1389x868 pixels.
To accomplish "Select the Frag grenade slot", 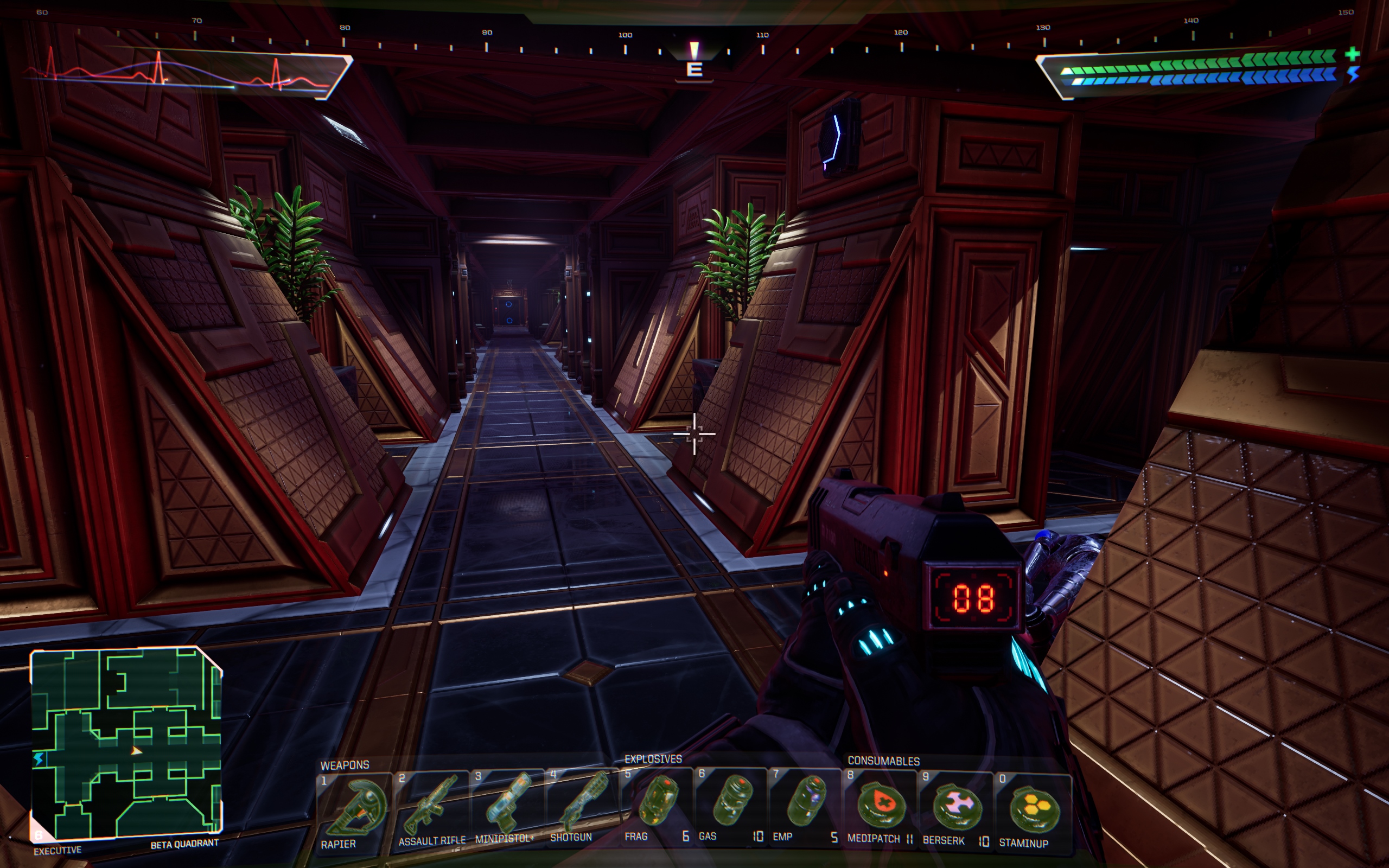I will point(657,803).
